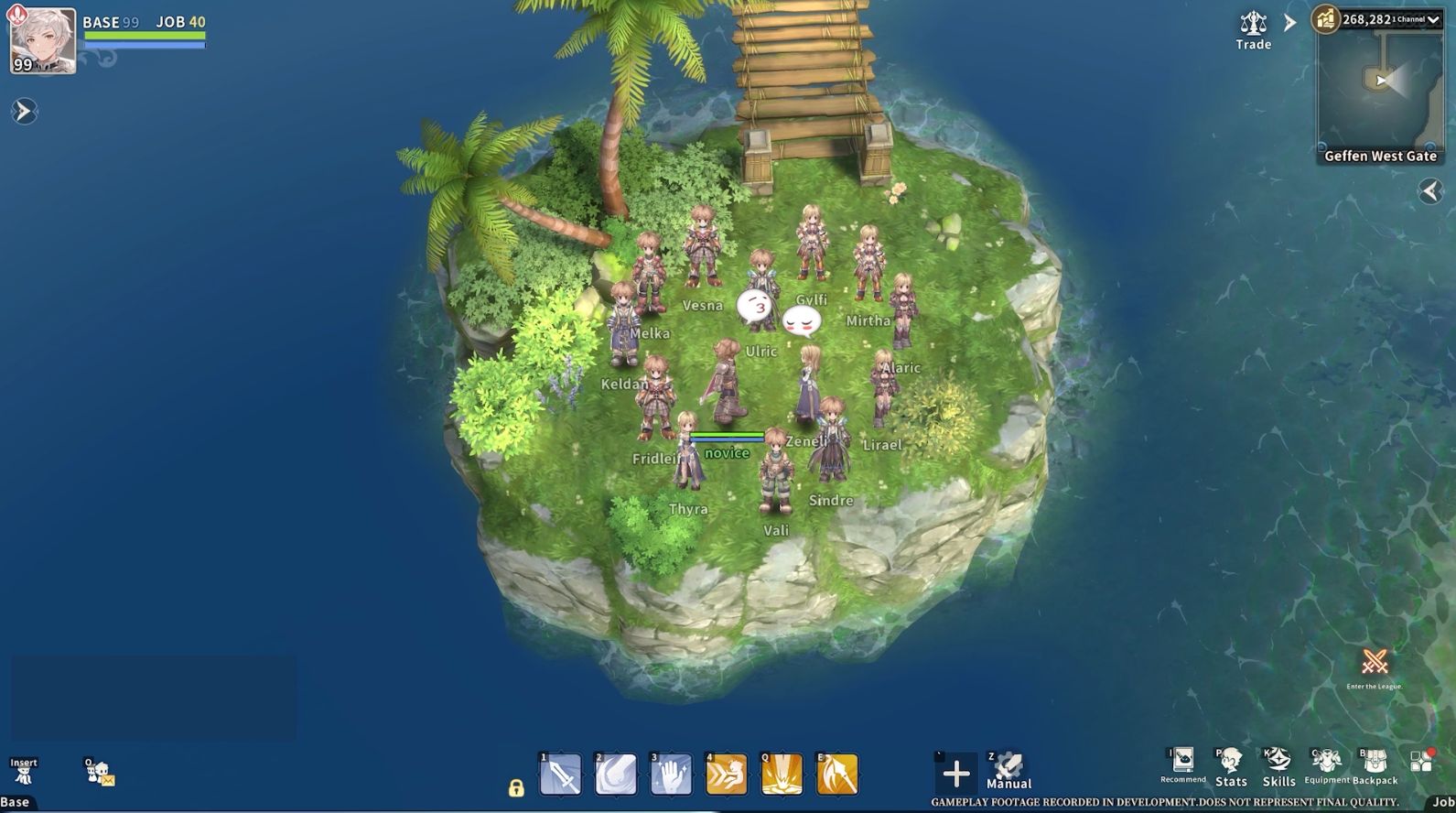Toggle the arrow right of Trade
Screen dimensions: 1456x813
[1290, 23]
